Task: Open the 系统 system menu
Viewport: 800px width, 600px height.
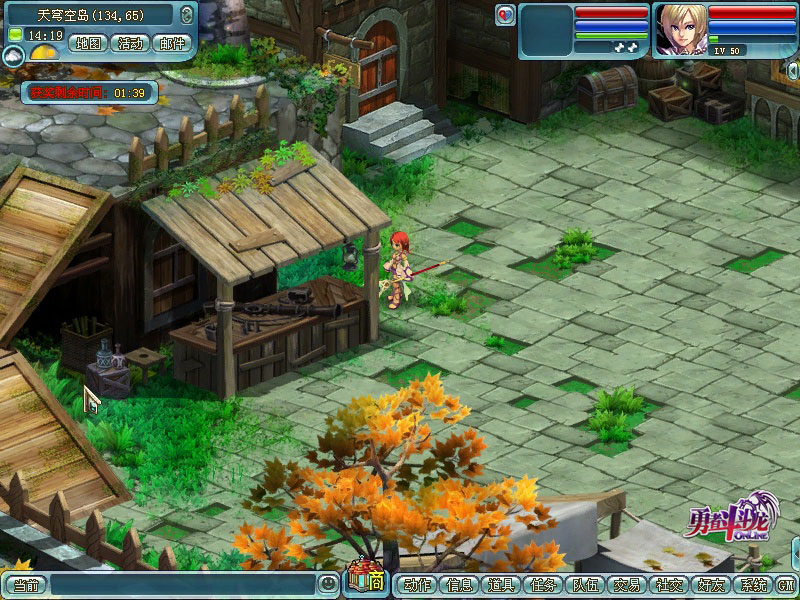Action: [x=752, y=584]
